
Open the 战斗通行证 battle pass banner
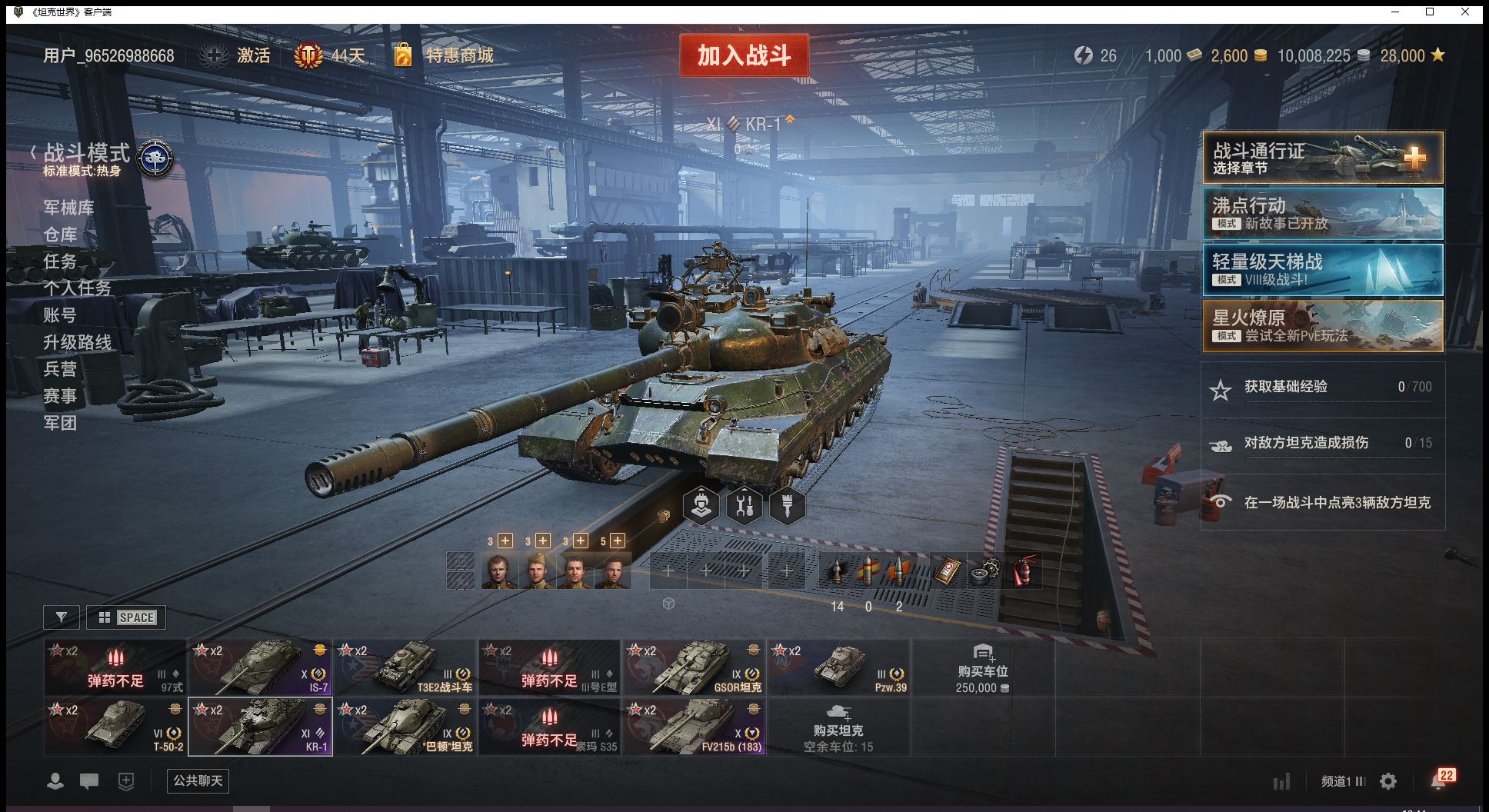tap(1322, 158)
